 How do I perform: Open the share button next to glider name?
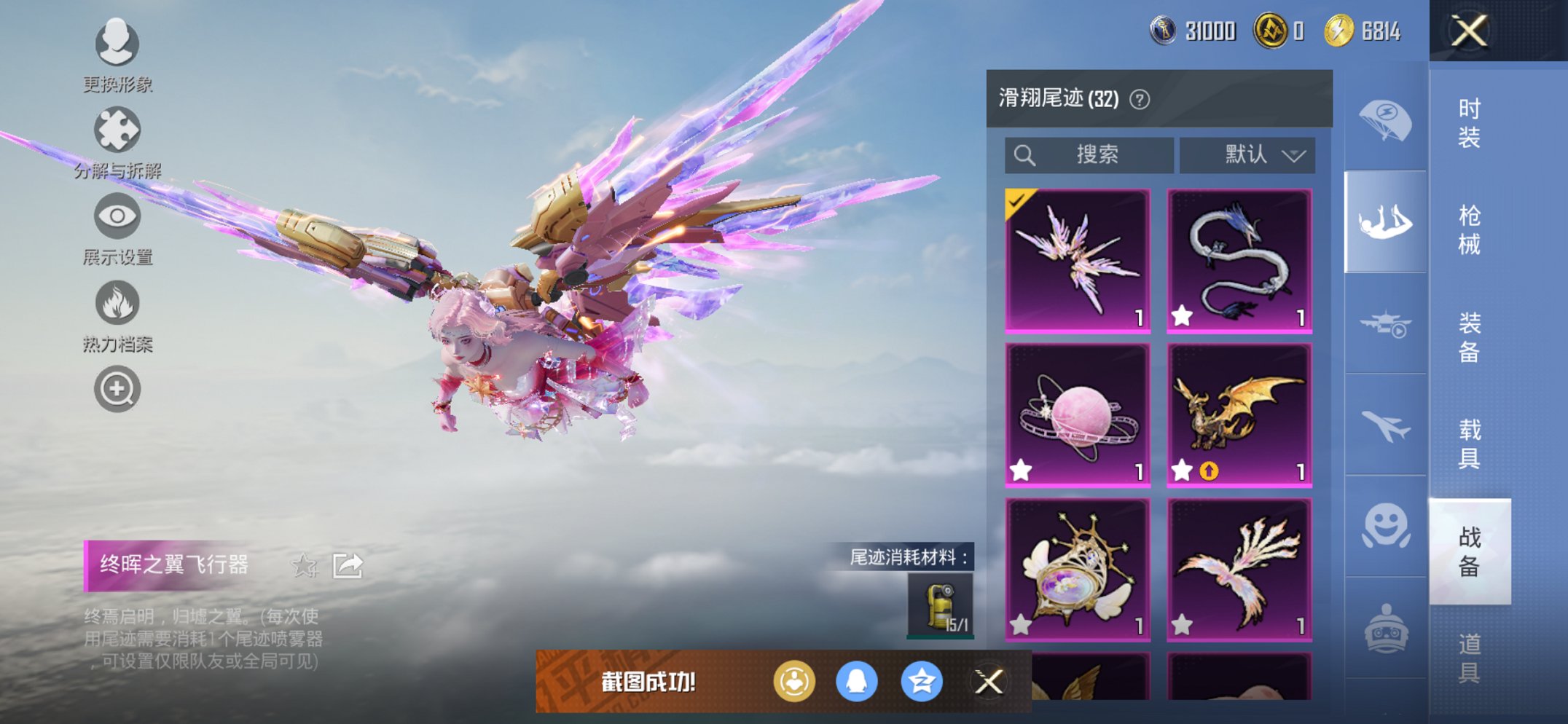[348, 564]
